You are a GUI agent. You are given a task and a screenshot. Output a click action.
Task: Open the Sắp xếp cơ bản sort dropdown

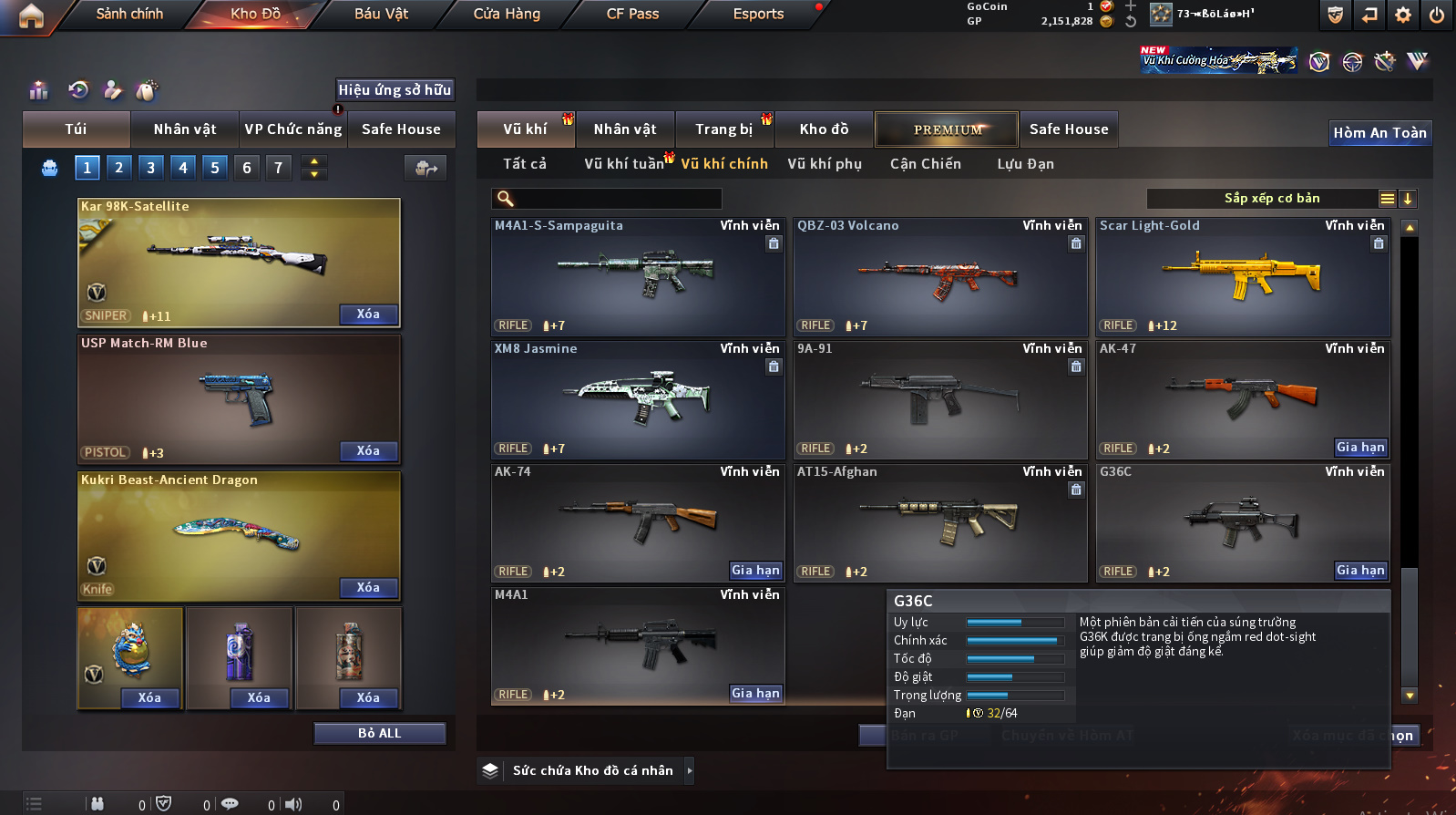coord(1272,199)
